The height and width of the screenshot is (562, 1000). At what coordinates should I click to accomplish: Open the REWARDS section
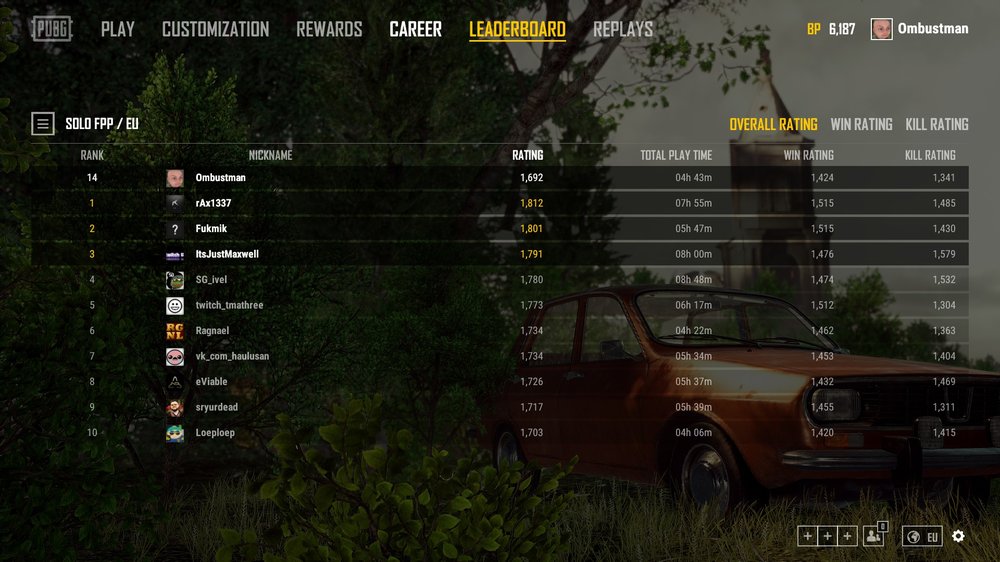[329, 29]
